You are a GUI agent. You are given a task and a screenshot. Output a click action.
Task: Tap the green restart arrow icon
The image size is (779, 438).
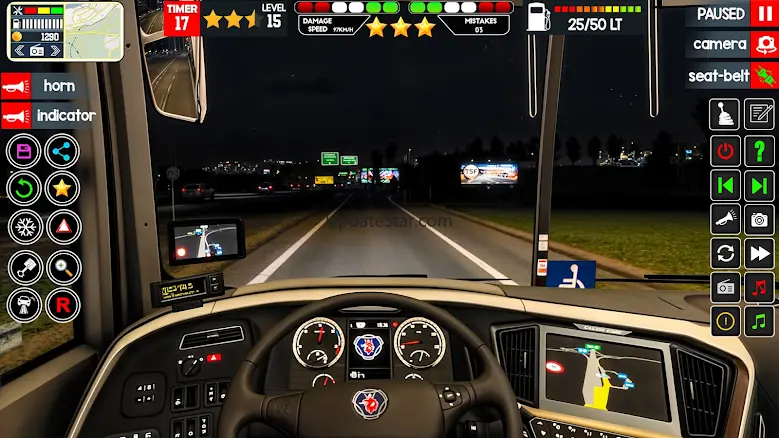click(24, 188)
